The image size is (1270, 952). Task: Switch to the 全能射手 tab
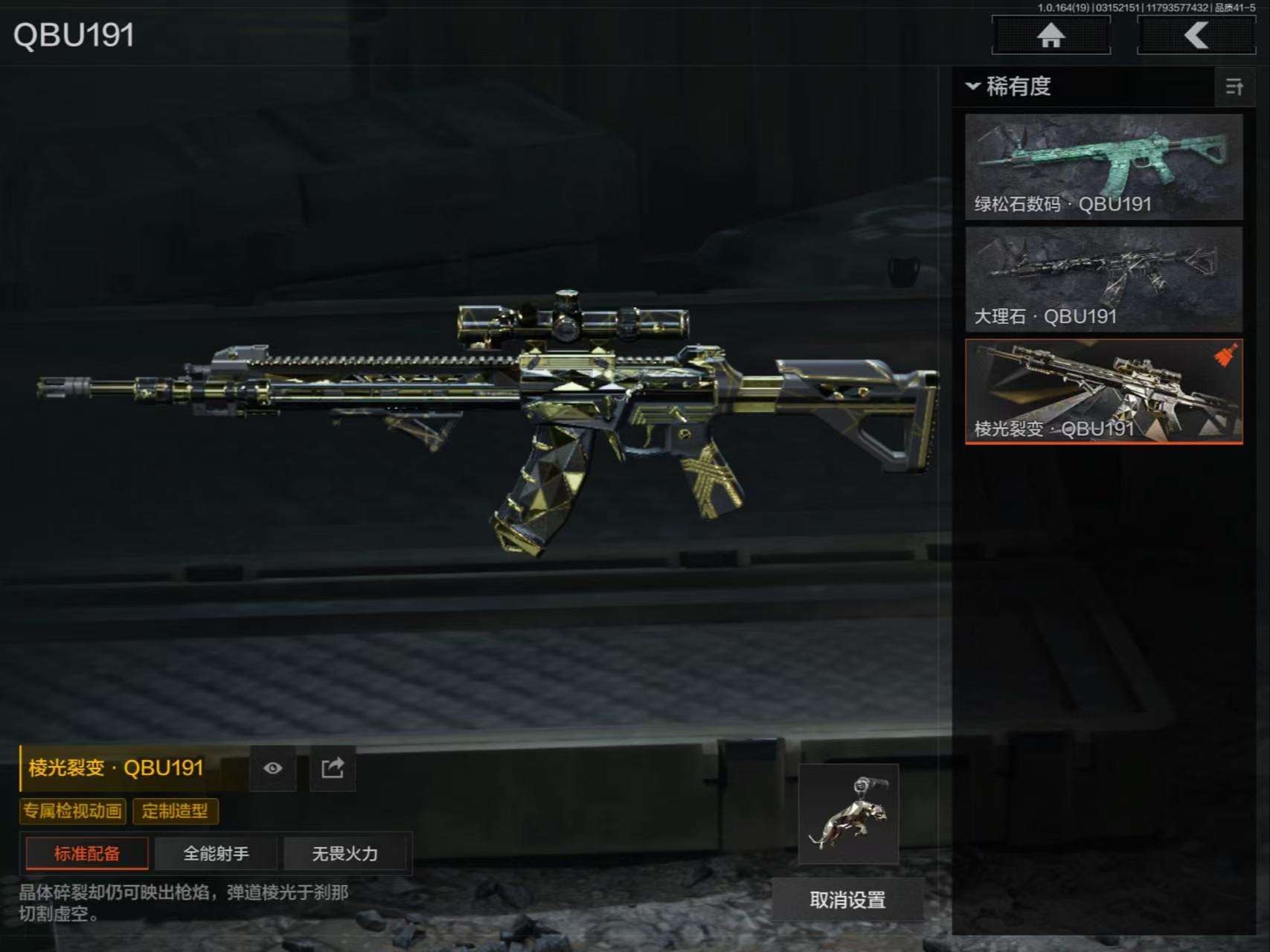[217, 853]
